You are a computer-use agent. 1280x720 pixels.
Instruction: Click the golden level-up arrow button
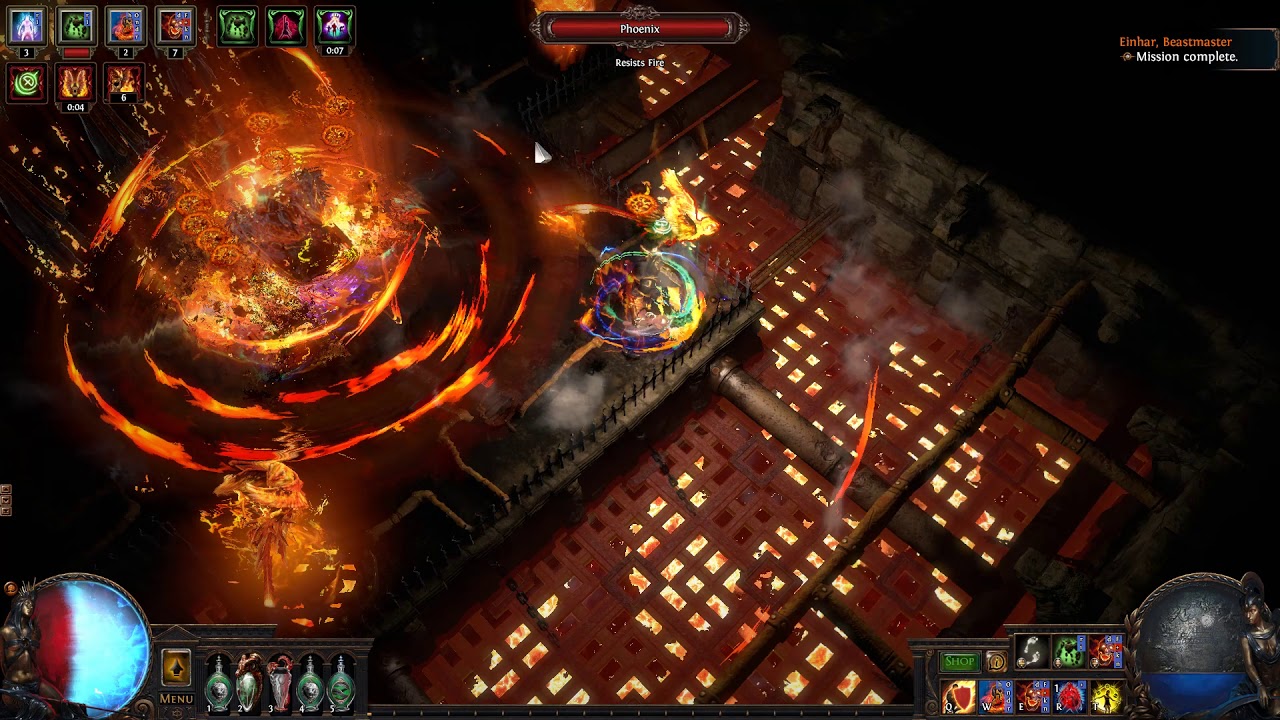click(x=176, y=667)
